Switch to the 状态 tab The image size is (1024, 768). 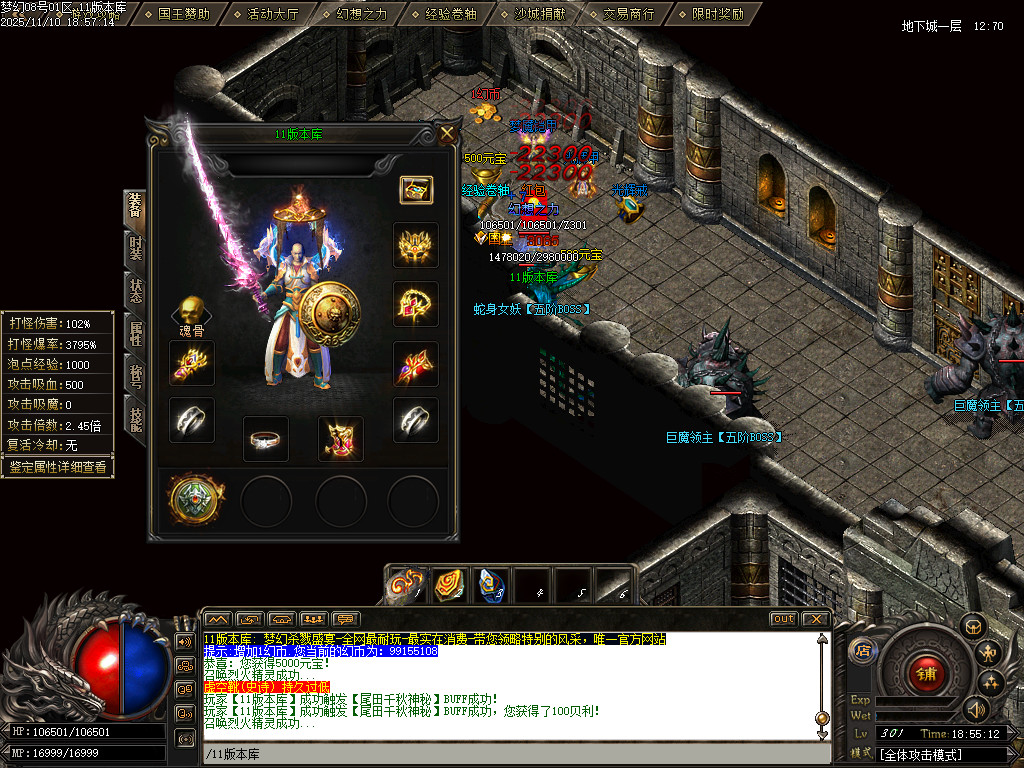click(135, 291)
